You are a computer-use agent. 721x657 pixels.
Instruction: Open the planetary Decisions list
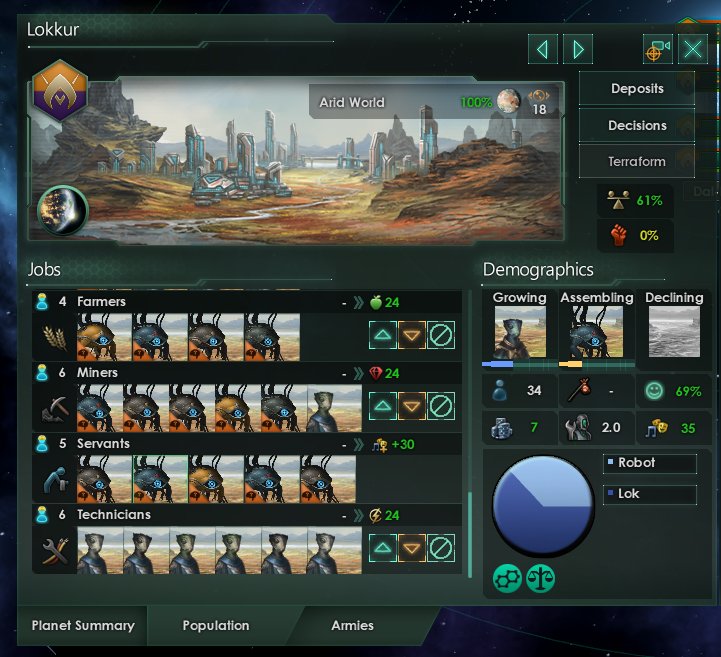637,125
